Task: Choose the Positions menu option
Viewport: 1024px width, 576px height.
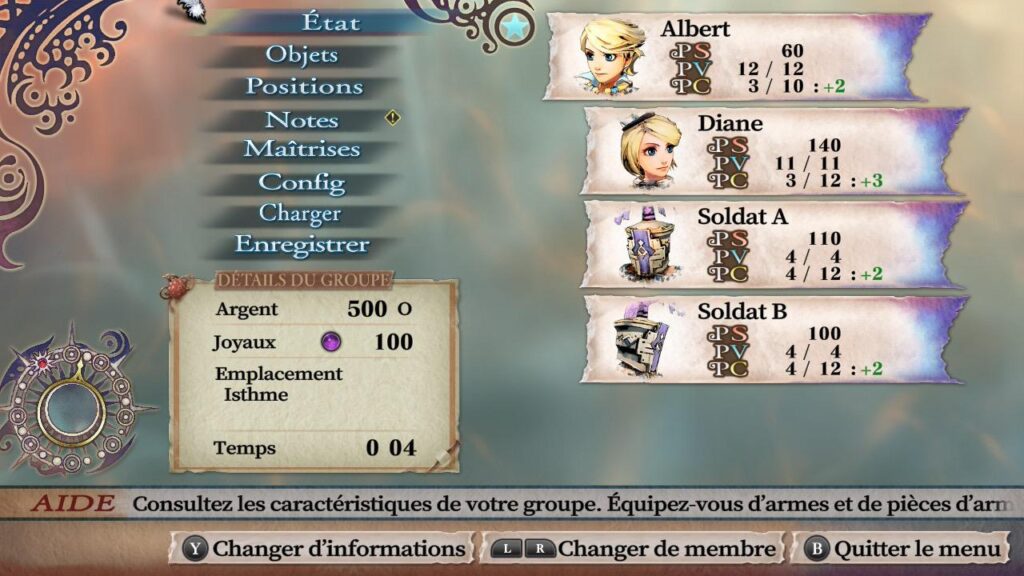Action: click(x=304, y=86)
